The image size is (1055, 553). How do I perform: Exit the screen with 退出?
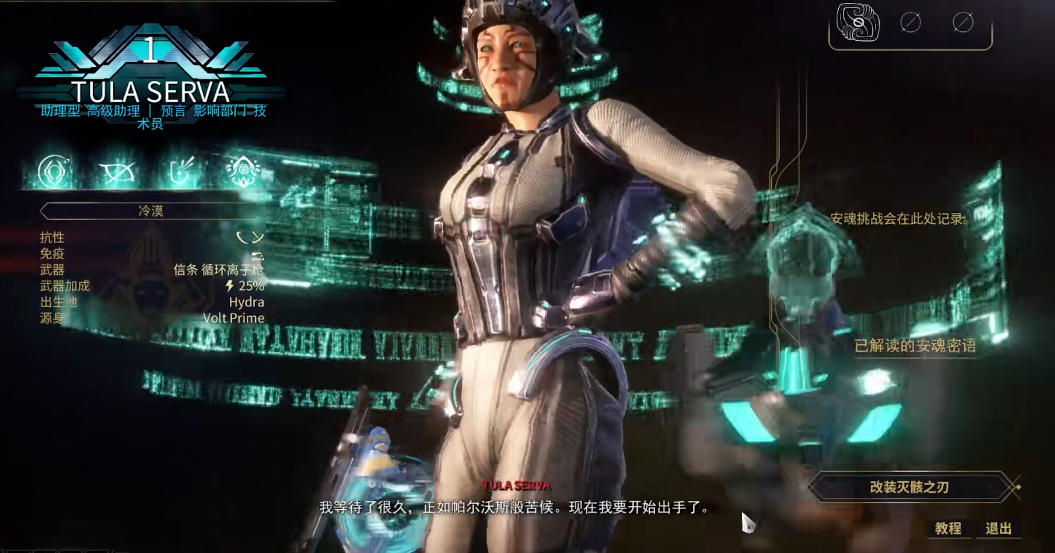point(998,528)
